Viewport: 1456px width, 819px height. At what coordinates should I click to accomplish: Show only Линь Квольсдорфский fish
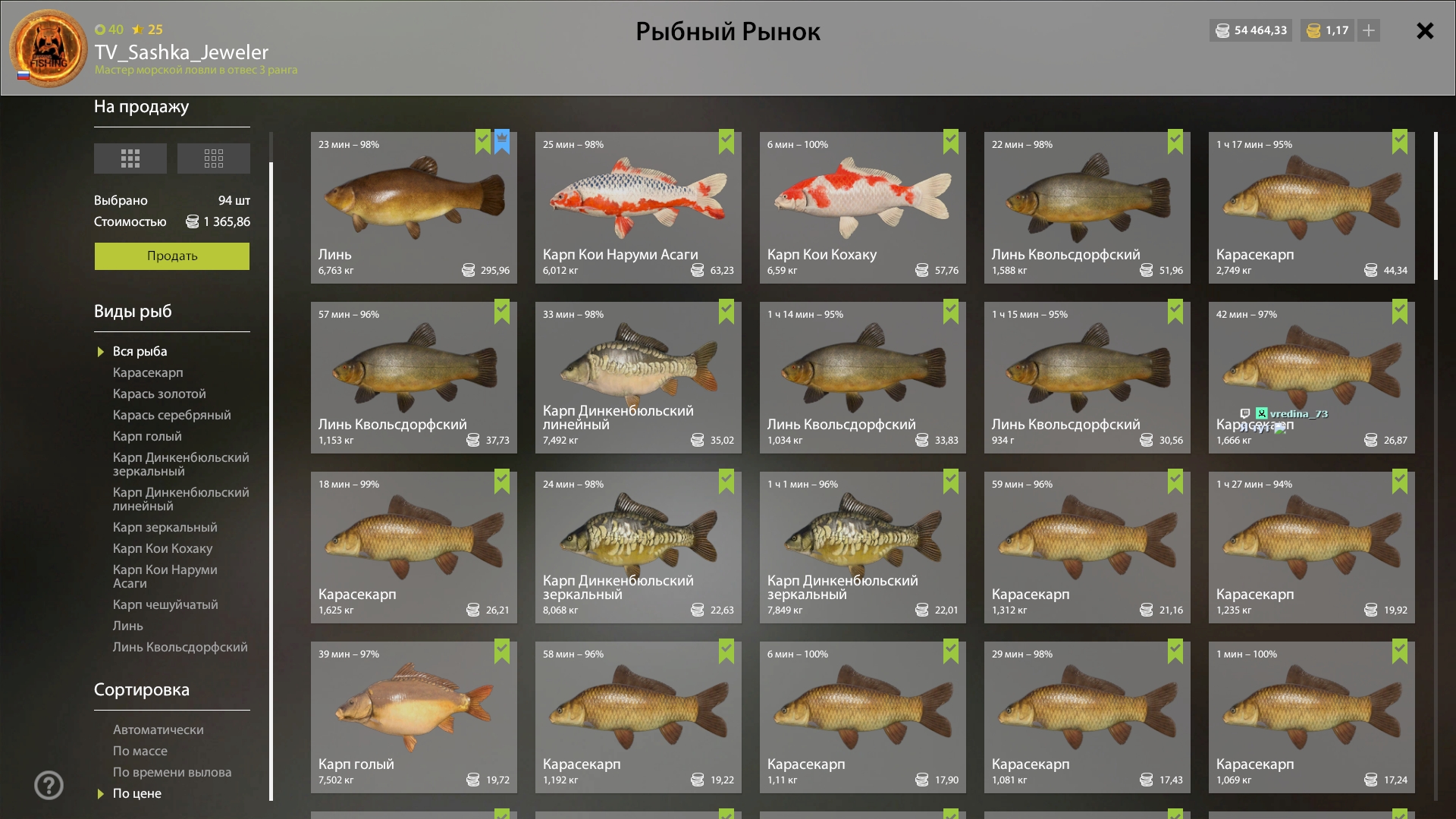pyautogui.click(x=180, y=647)
